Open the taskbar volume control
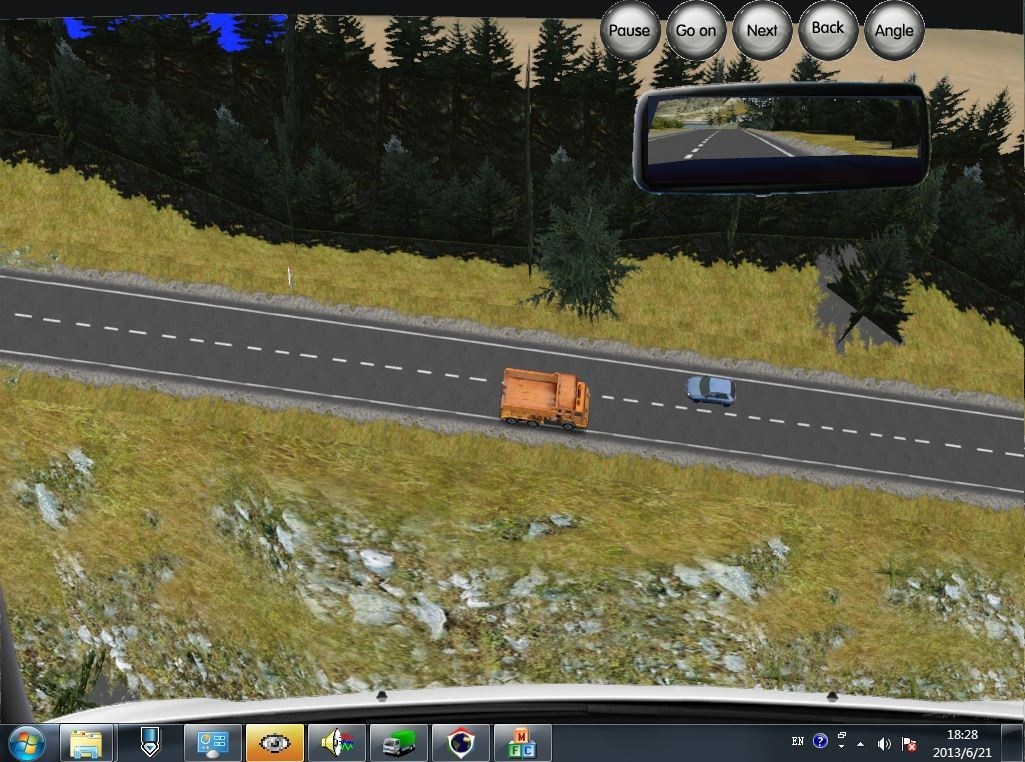 (x=884, y=743)
